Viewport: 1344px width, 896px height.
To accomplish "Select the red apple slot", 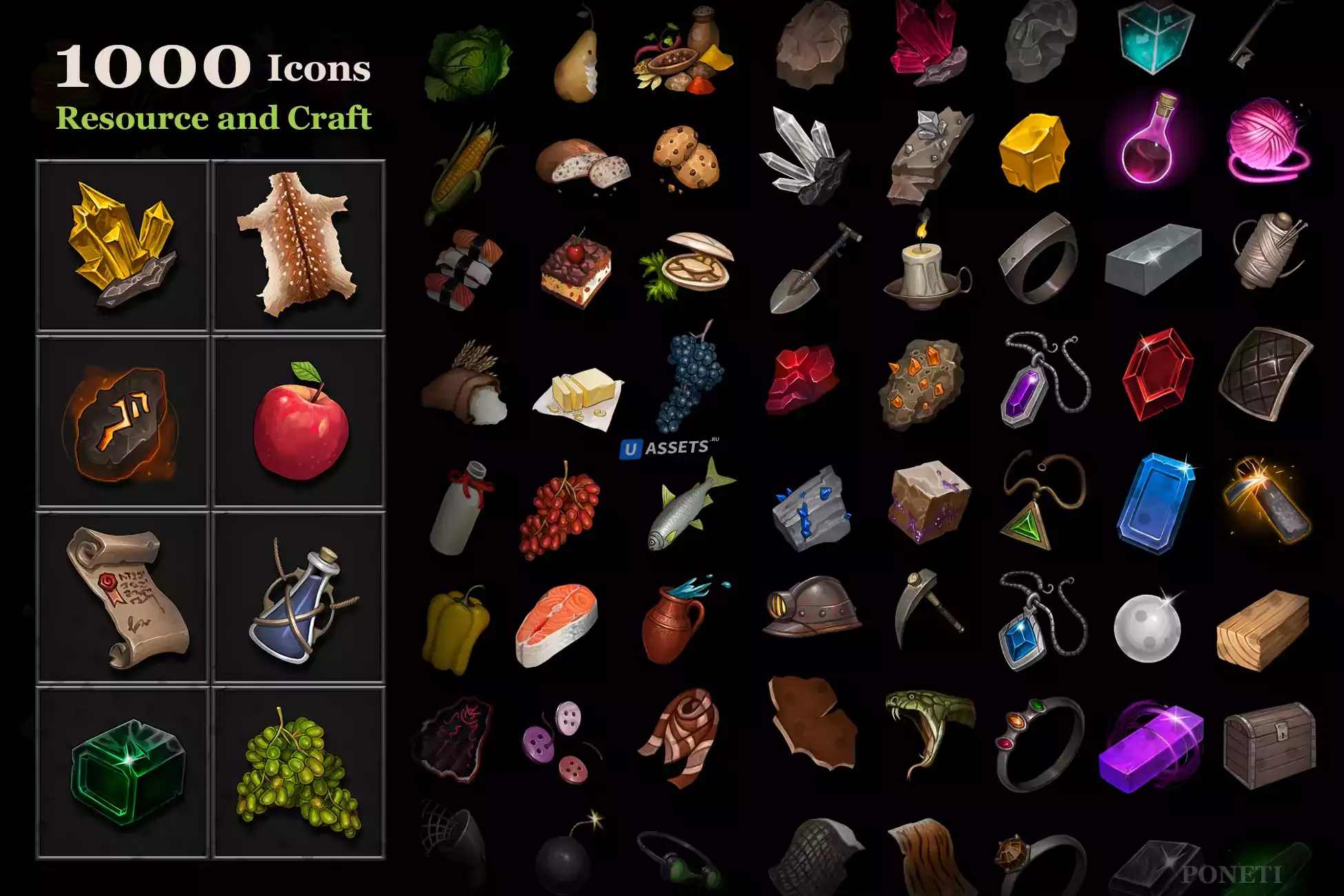I will (x=298, y=422).
